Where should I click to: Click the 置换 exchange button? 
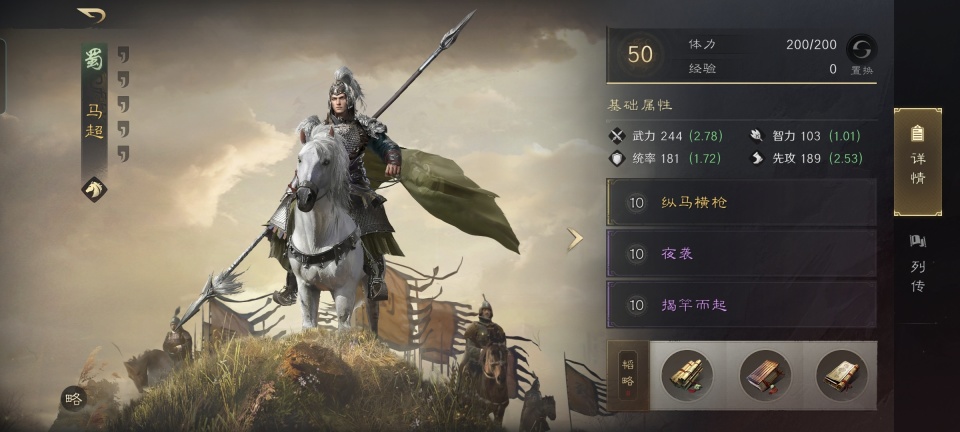tap(861, 54)
